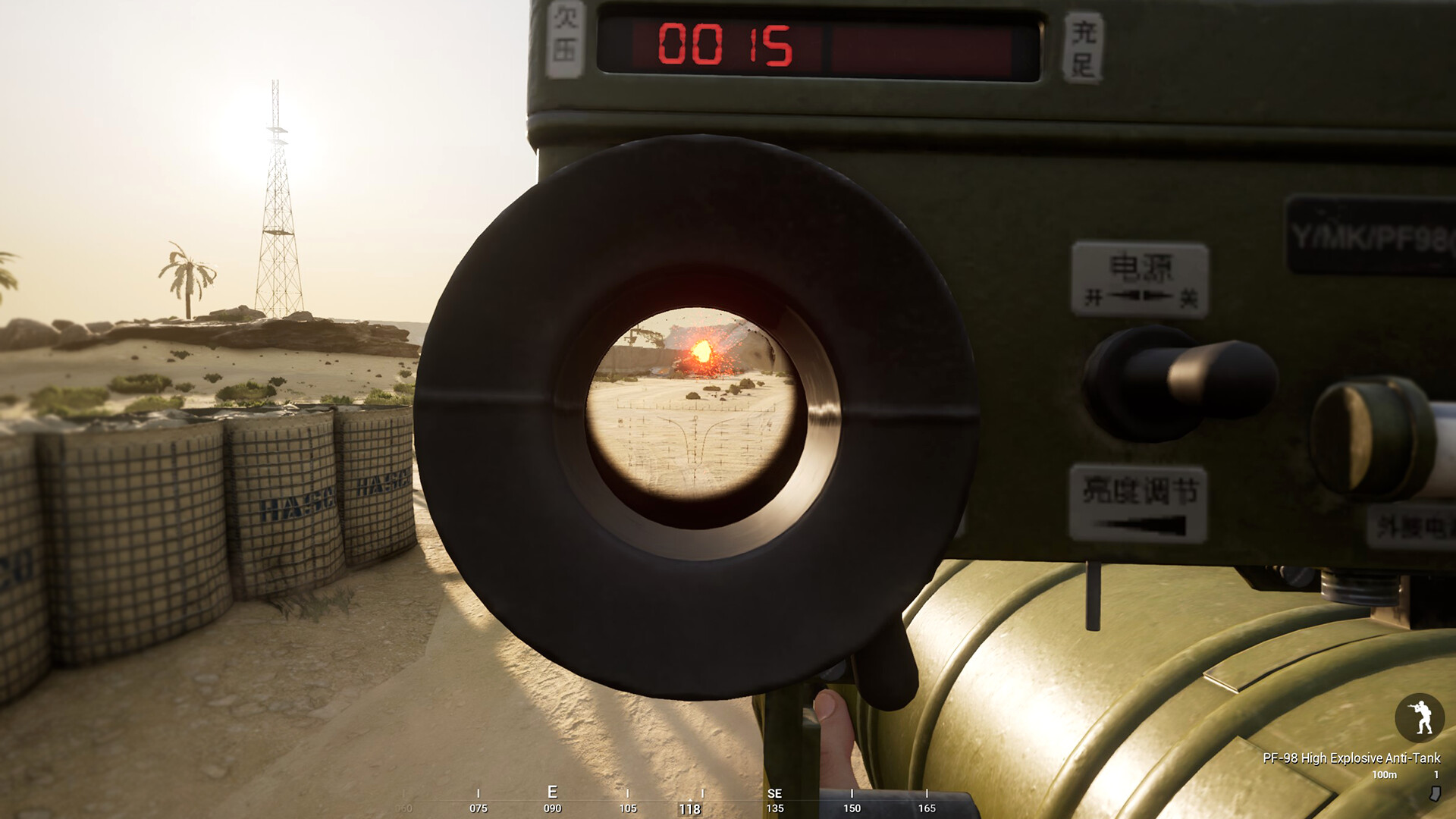Image resolution: width=1456 pixels, height=819 pixels.
Task: Click the 充足 (sufficient charge) indicator label
Action: [x=1084, y=45]
